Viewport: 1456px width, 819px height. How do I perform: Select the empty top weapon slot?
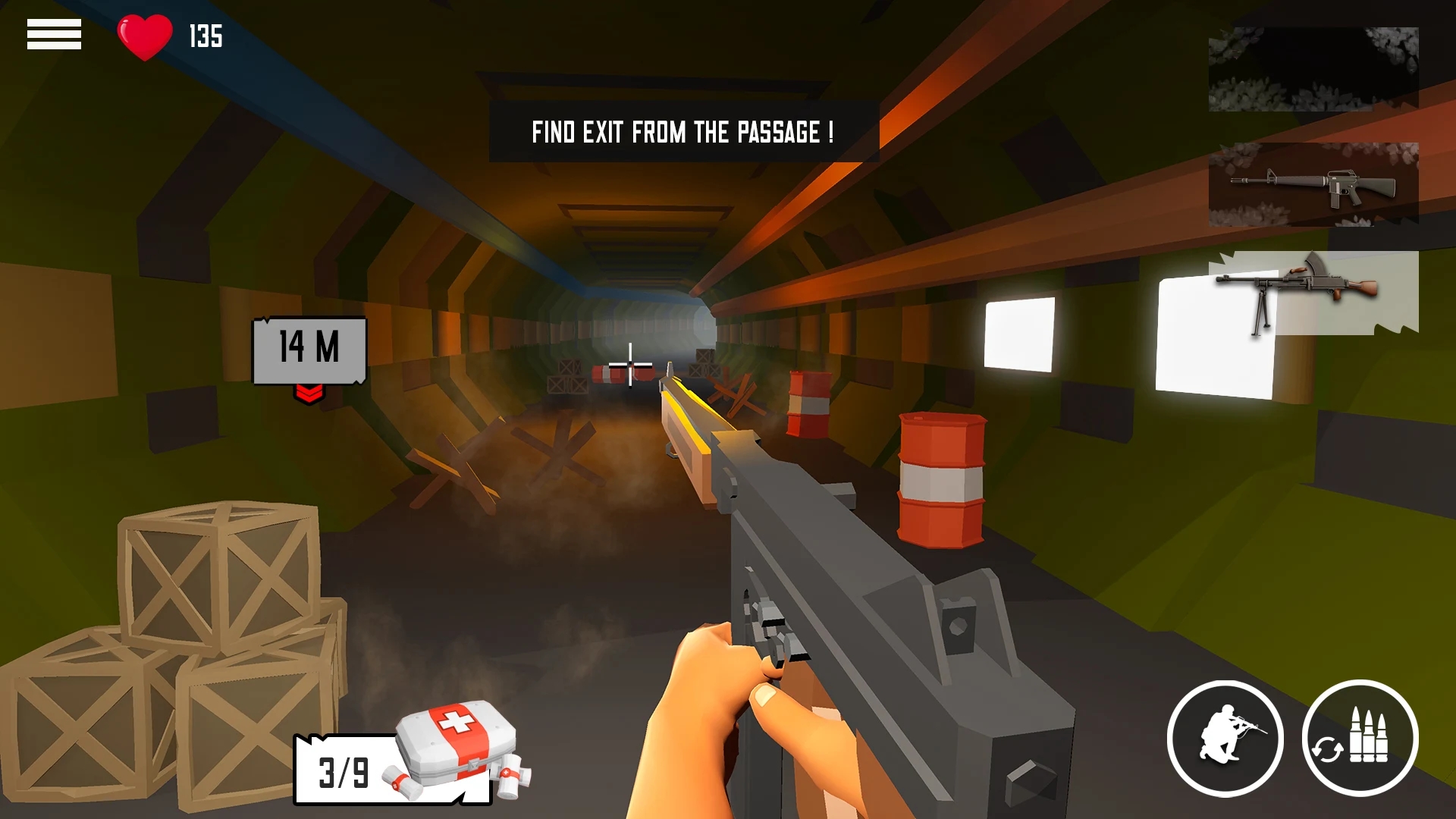(1313, 69)
